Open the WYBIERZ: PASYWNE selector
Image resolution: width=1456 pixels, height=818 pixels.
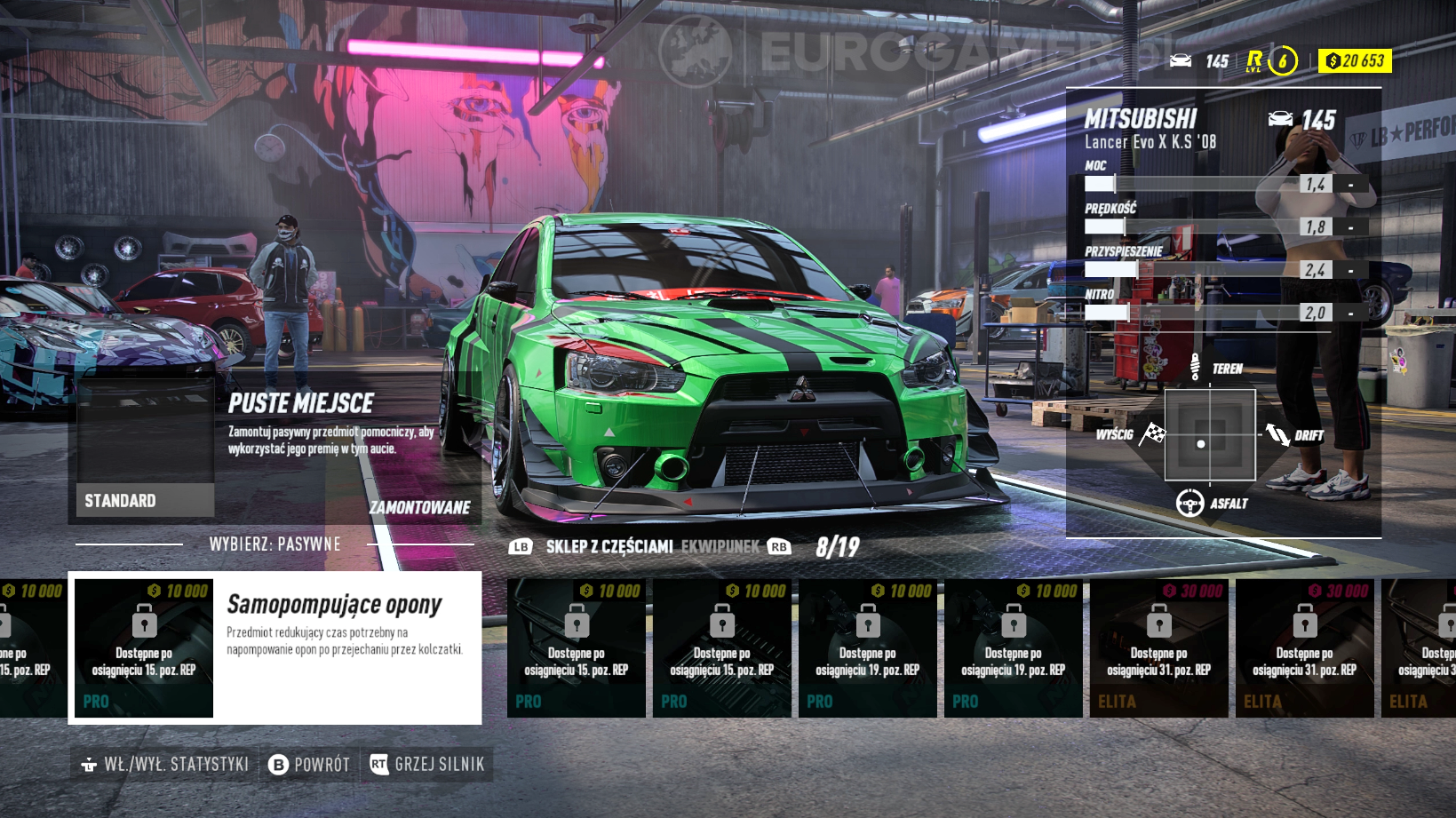pos(275,543)
